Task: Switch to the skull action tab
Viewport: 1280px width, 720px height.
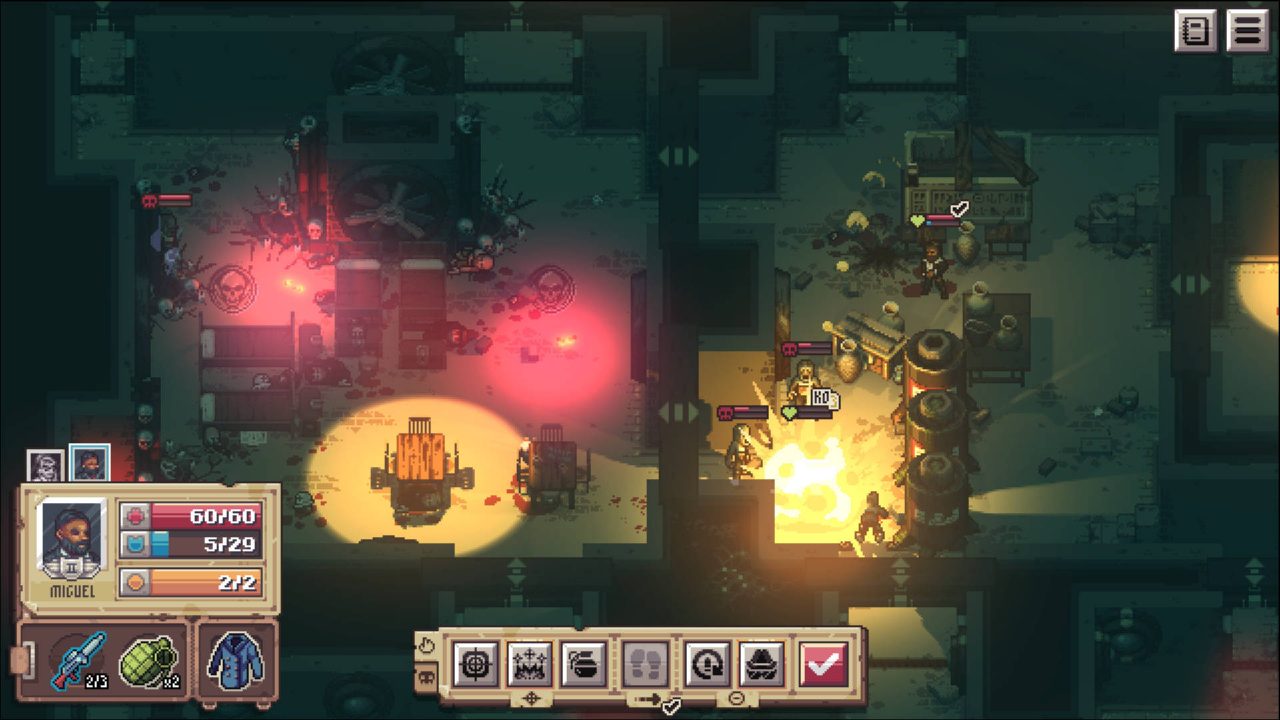Action: [x=426, y=677]
